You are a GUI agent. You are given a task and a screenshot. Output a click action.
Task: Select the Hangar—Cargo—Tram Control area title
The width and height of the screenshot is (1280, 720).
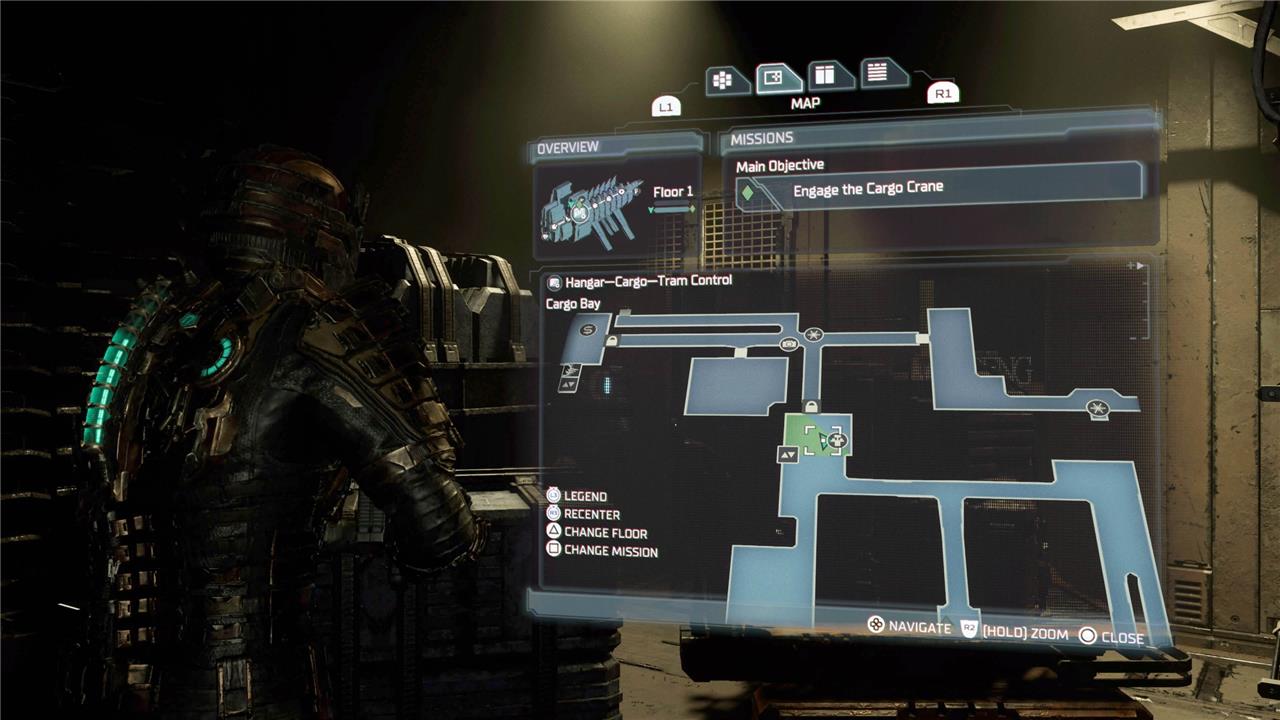click(648, 281)
